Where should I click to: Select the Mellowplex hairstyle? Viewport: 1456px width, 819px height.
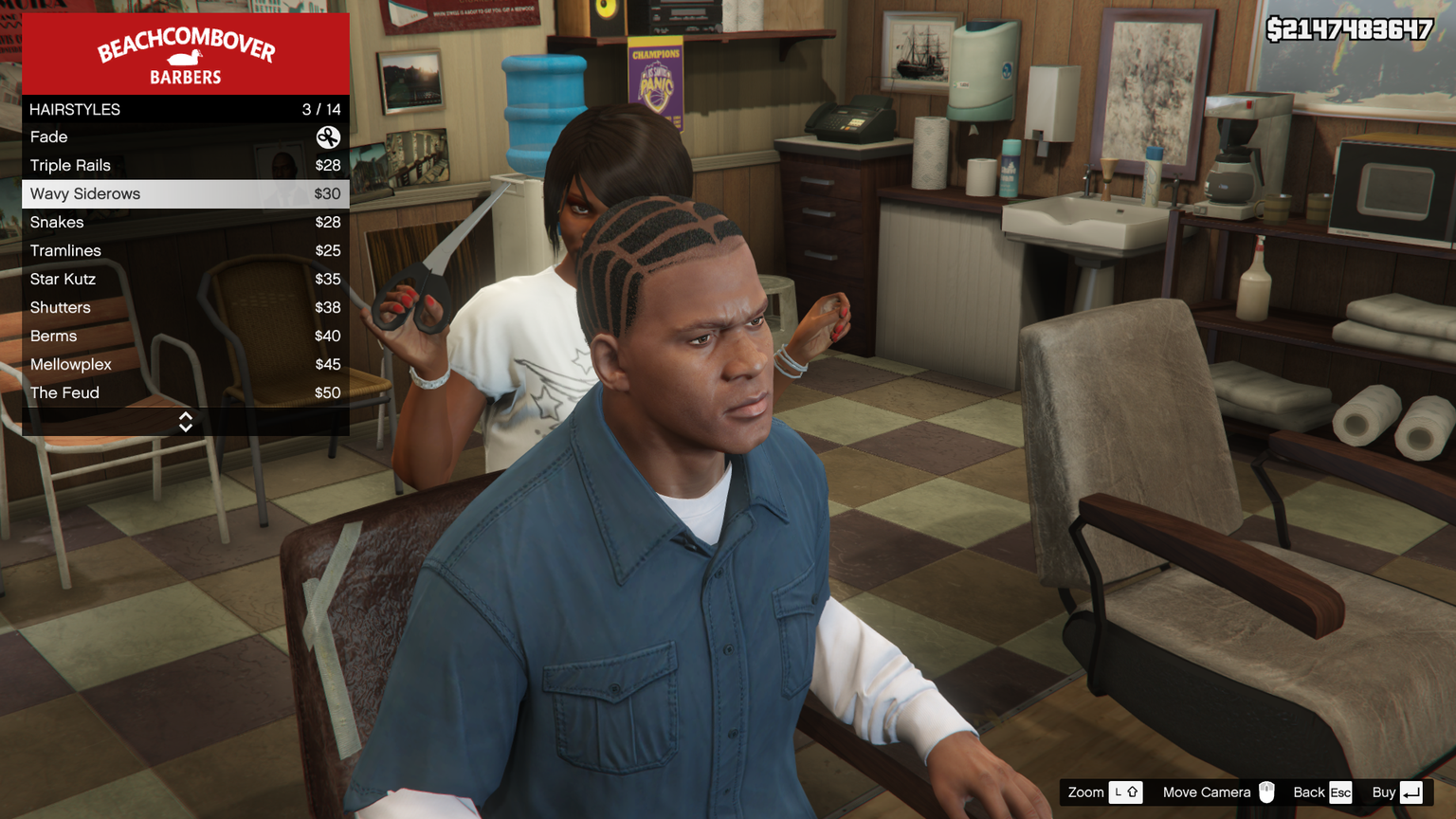[185, 365]
